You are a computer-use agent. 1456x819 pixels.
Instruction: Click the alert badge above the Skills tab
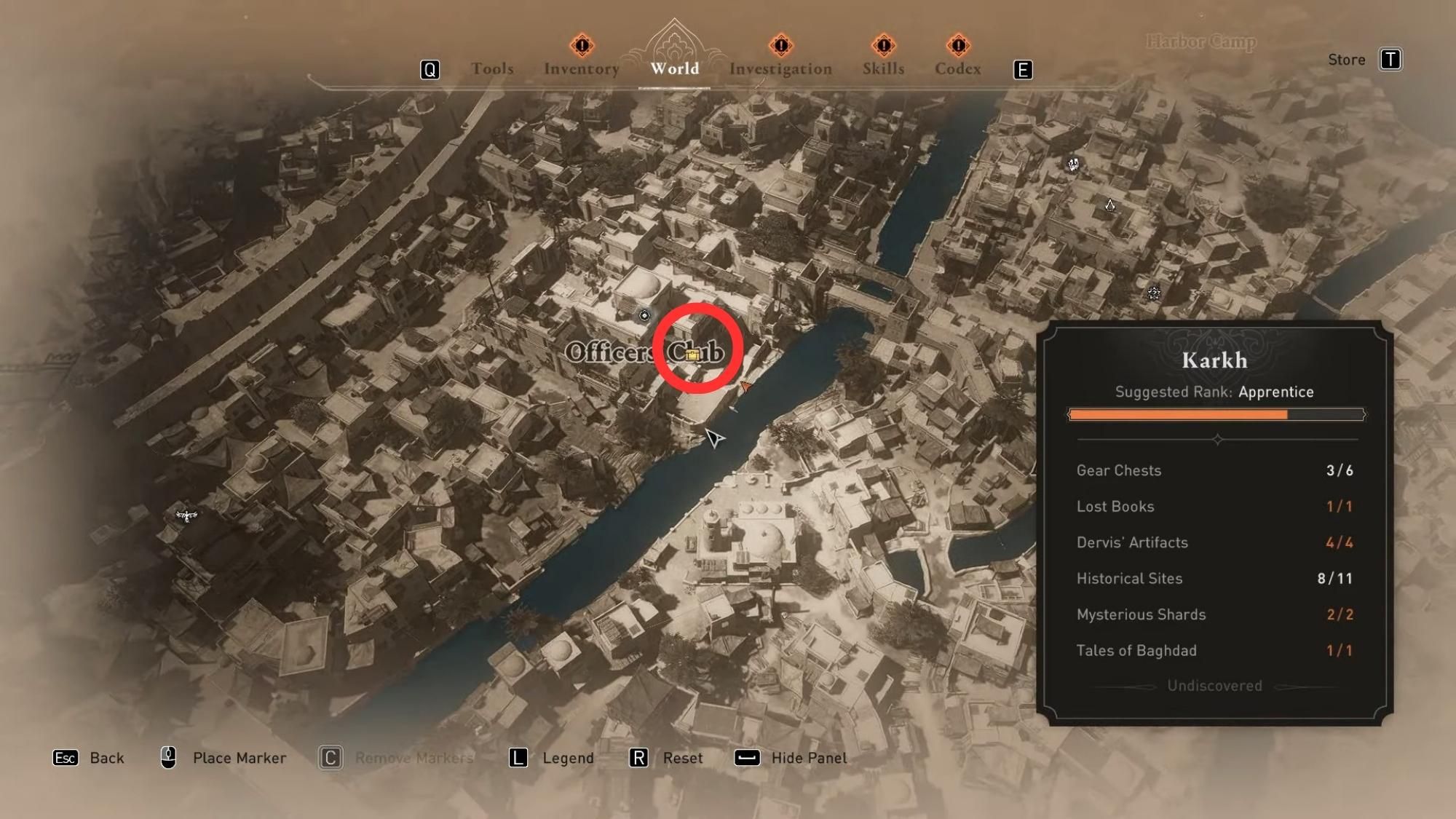pos(882,46)
